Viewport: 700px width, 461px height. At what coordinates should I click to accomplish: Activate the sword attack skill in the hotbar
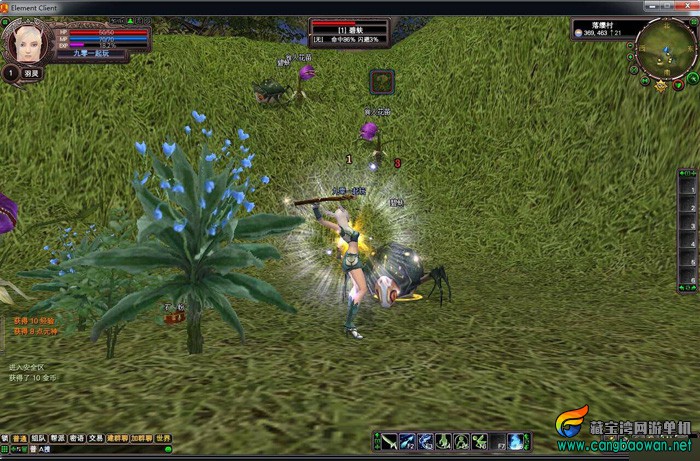[389, 441]
